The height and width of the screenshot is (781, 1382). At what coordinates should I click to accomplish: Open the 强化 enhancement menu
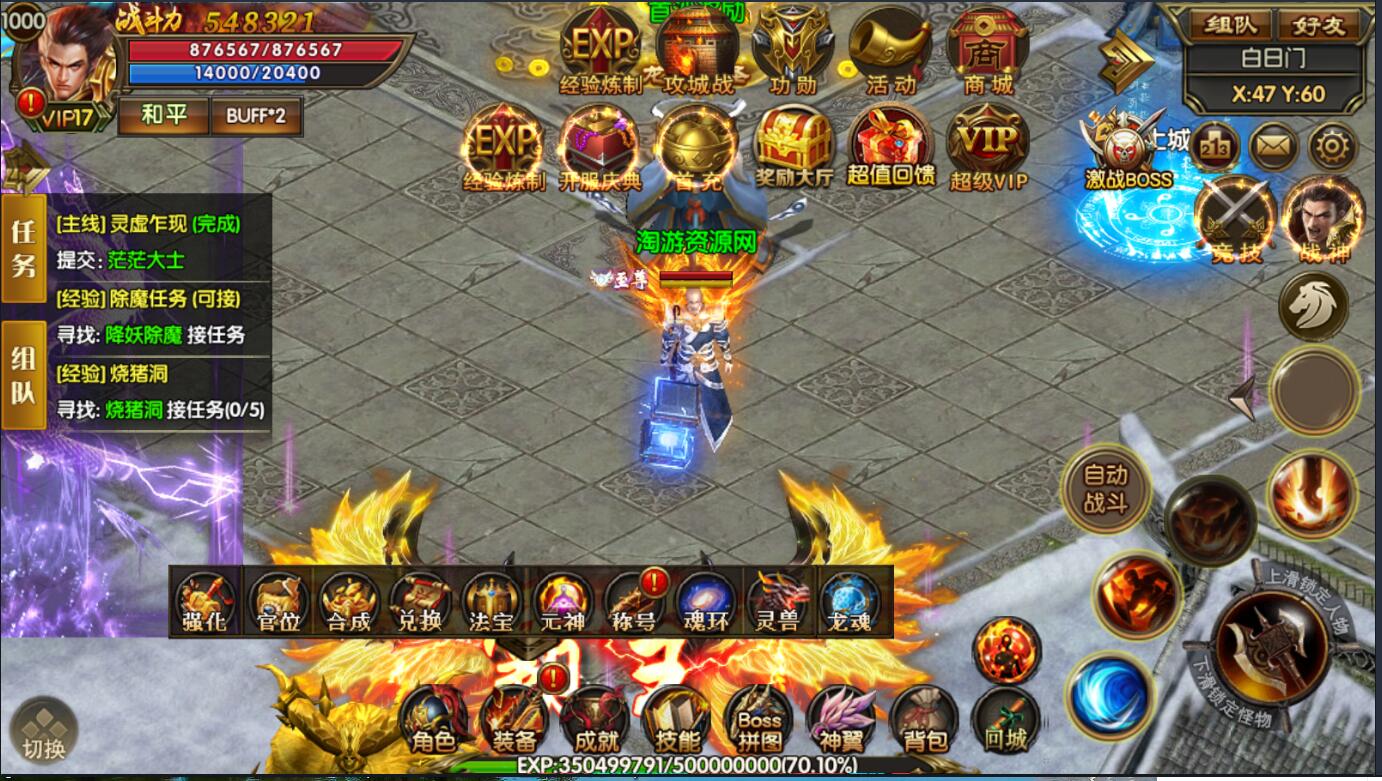coord(205,602)
